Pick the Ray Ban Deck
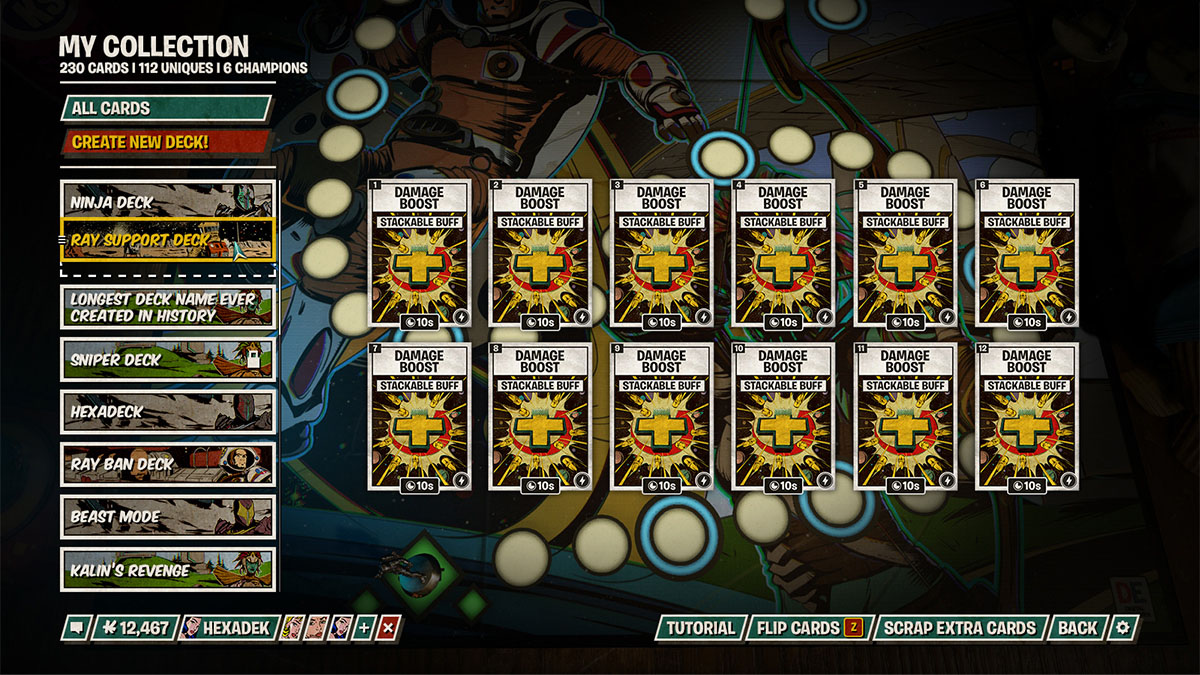1200x675 pixels. pos(167,464)
